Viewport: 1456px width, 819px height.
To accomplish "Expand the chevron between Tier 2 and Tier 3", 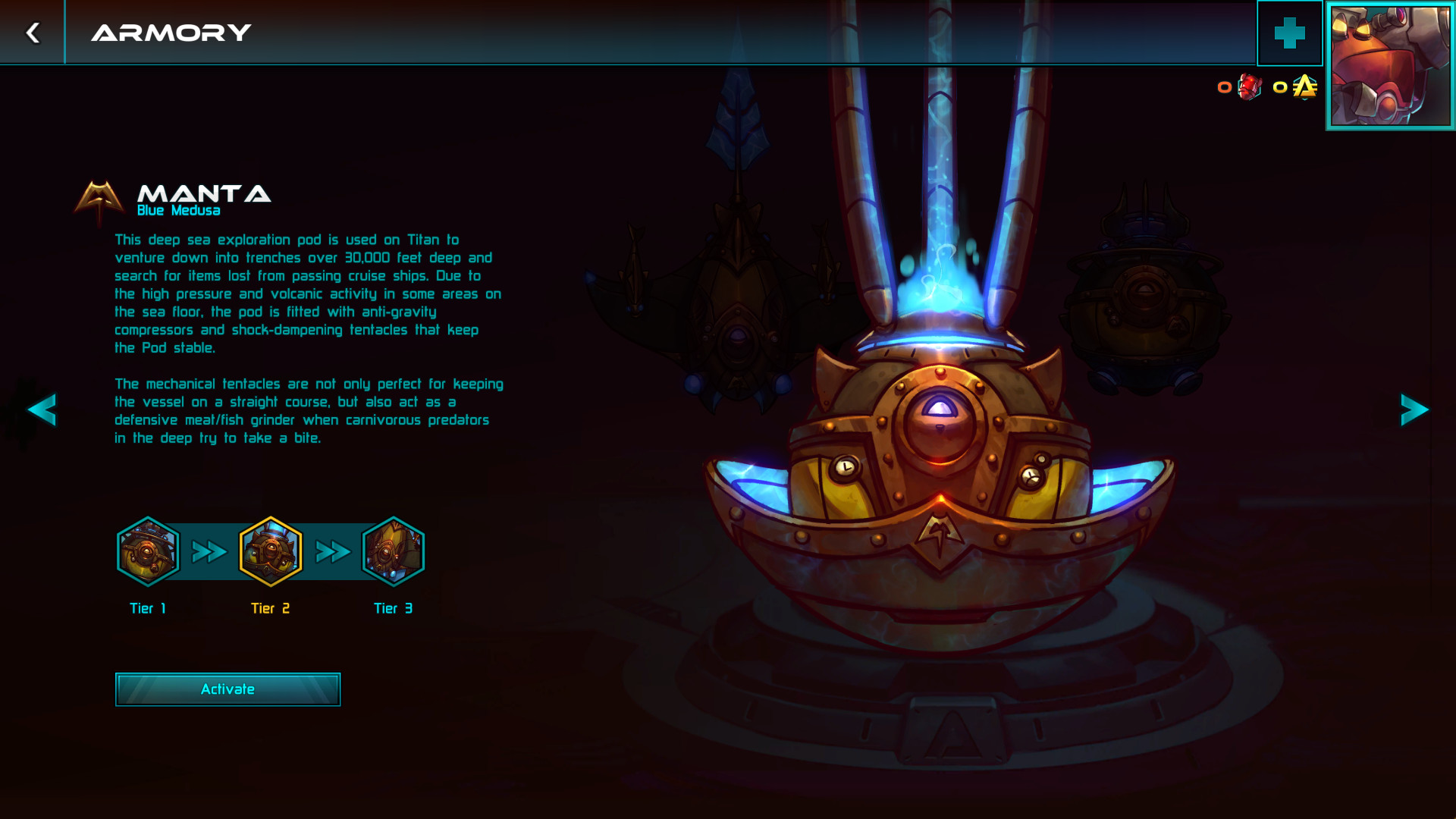I will [331, 551].
